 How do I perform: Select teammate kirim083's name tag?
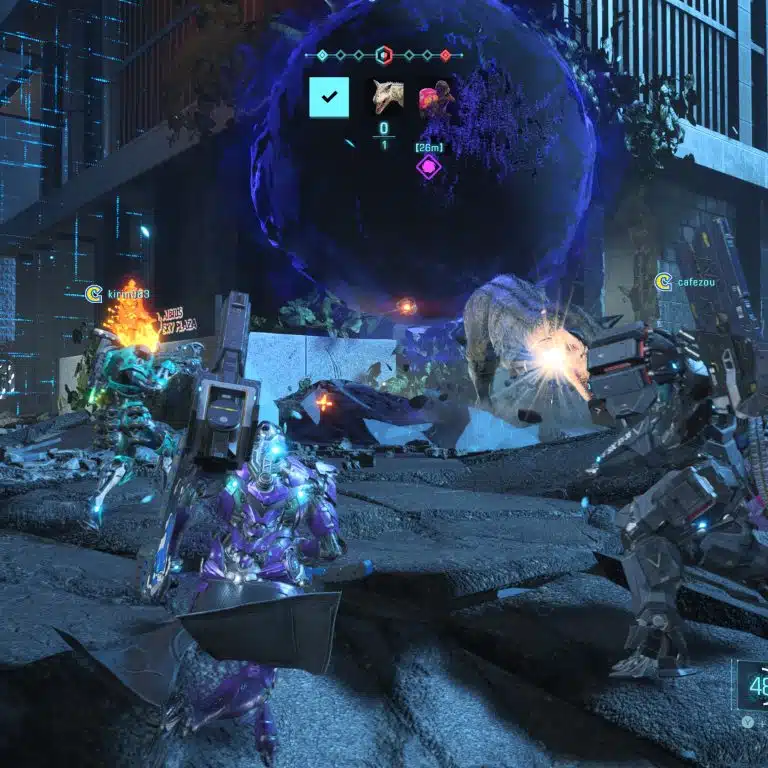click(128, 294)
